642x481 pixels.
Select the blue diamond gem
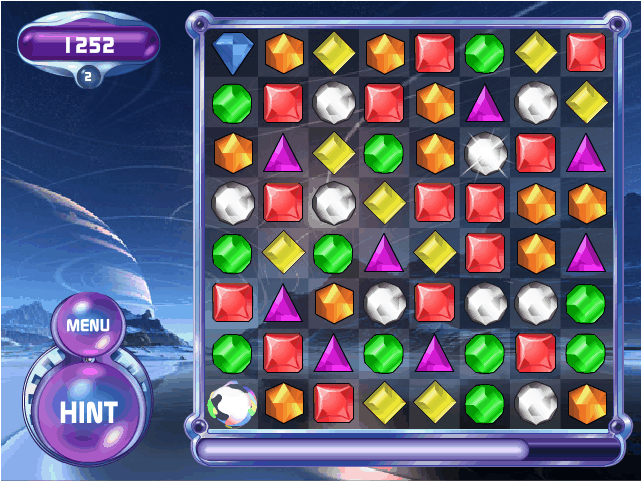(234, 52)
